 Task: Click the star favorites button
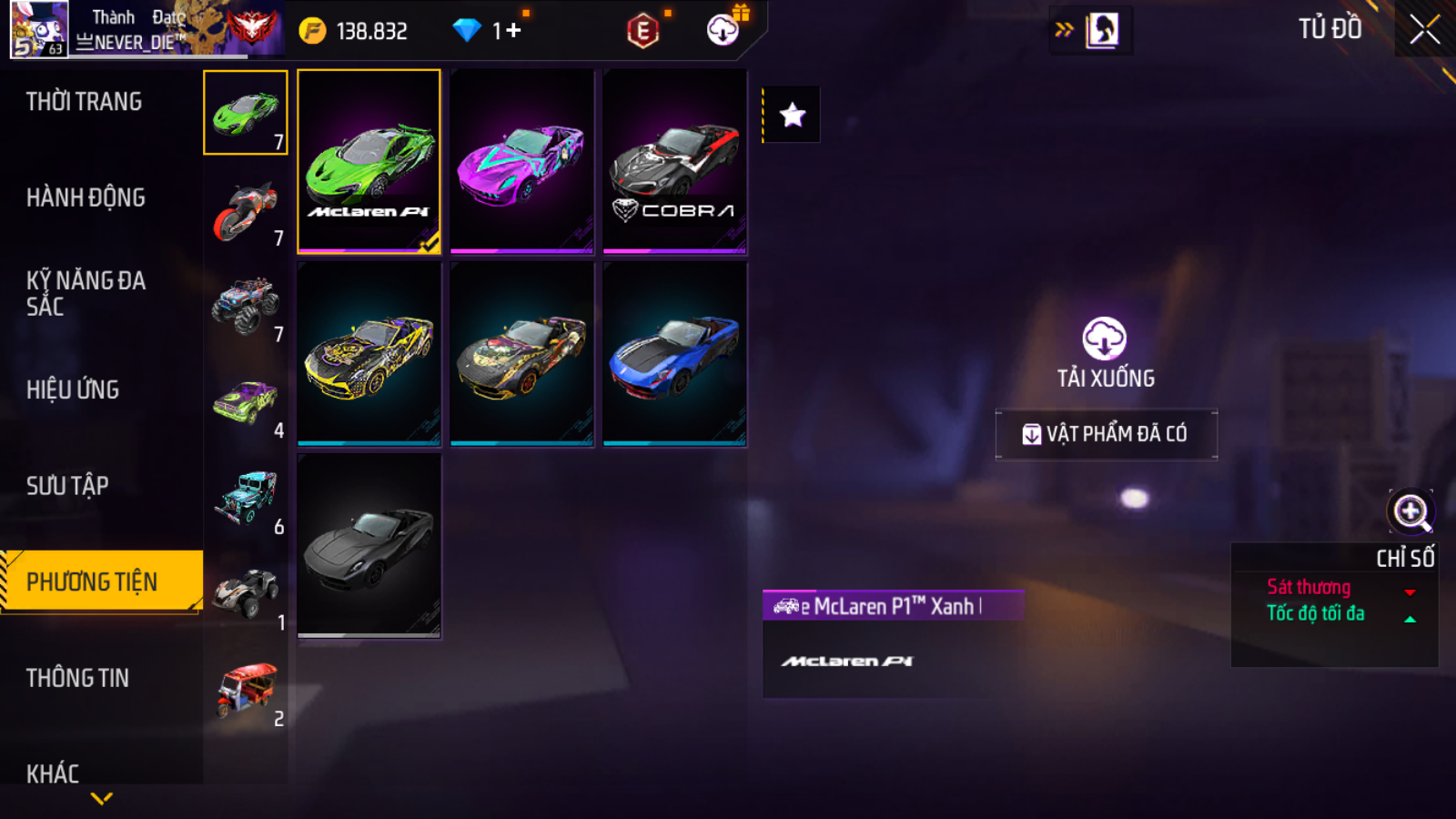[793, 115]
